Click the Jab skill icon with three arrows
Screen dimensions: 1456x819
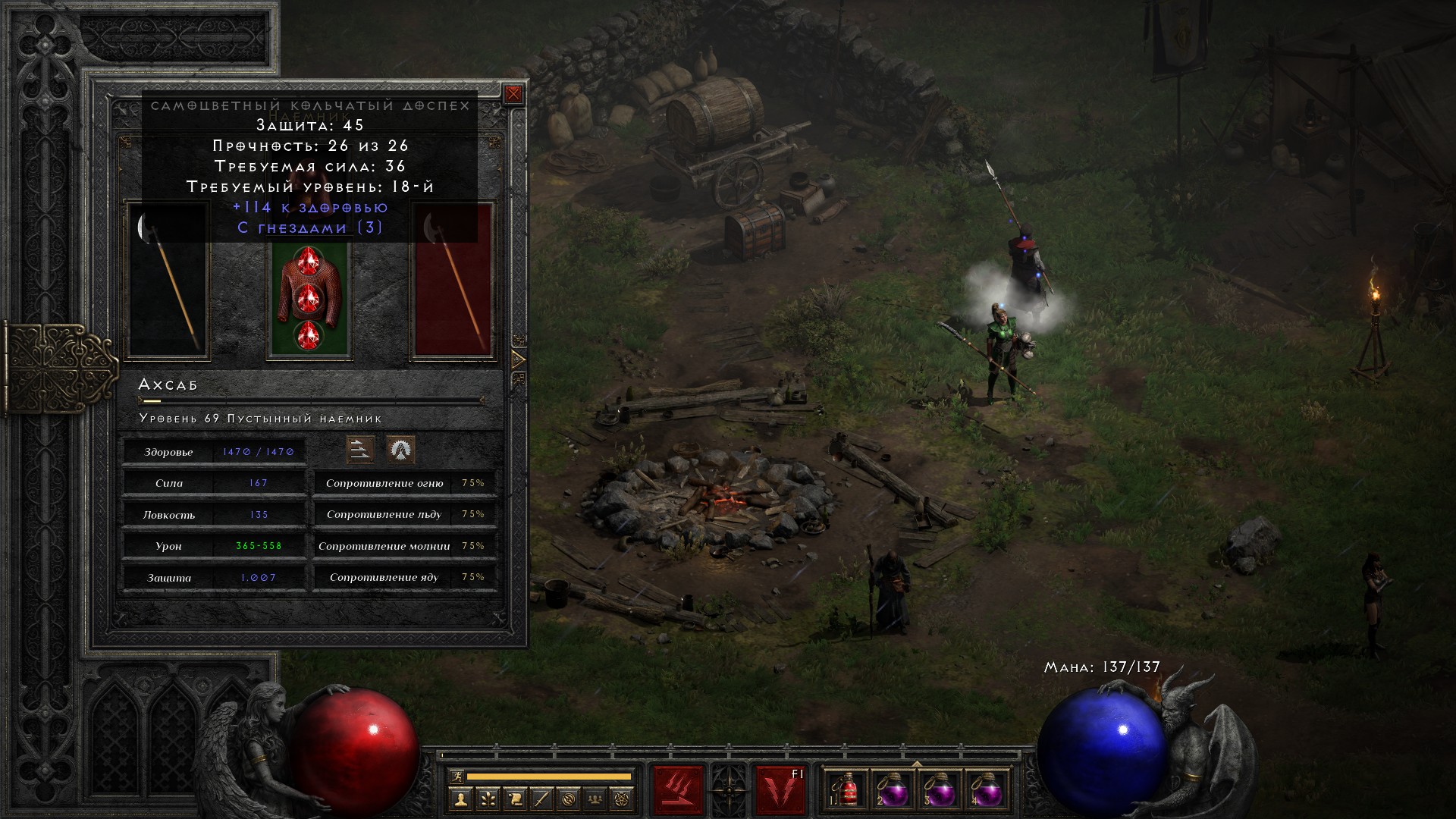tap(360, 450)
